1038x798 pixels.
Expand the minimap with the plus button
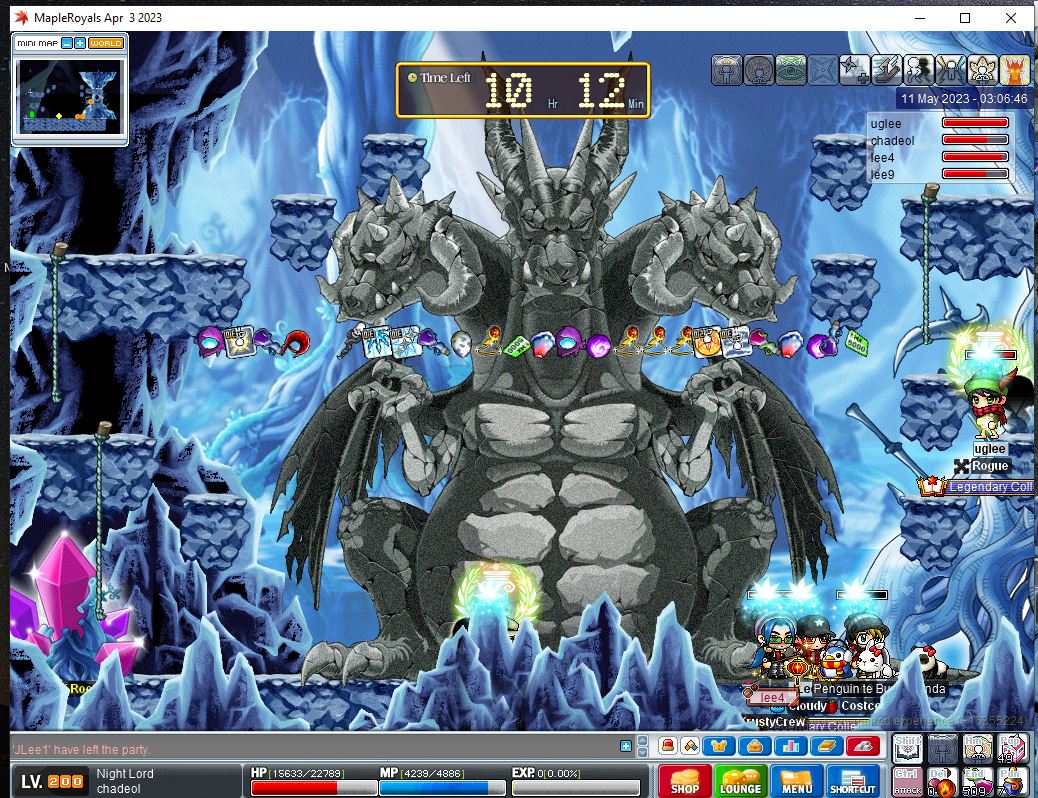[79, 43]
